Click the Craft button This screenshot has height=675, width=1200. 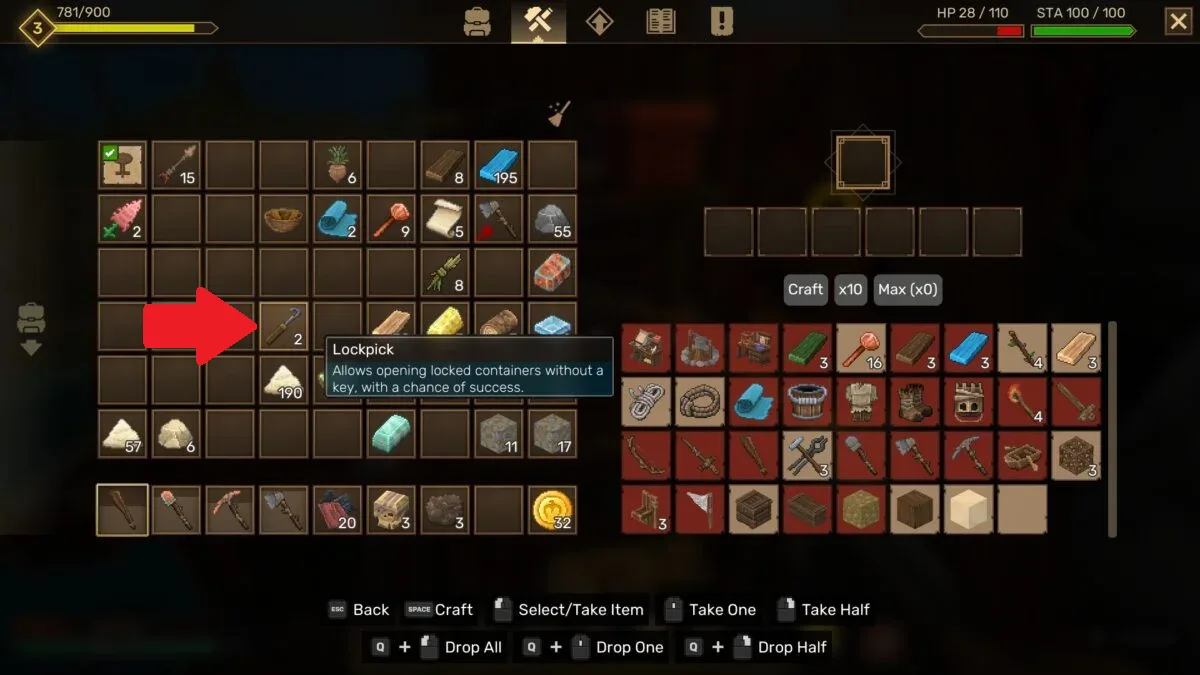point(805,290)
